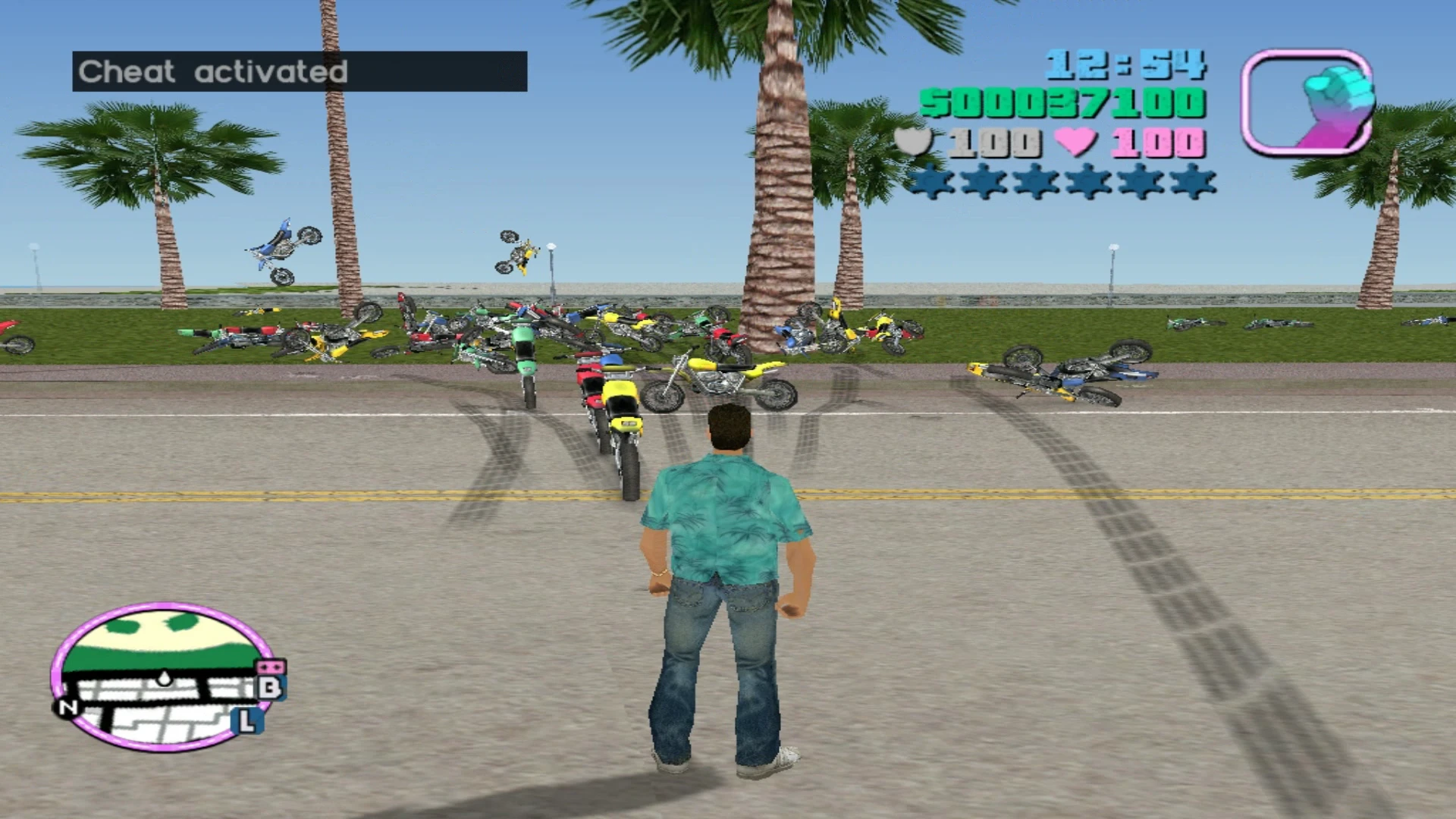Click the last wanted level star

pyautogui.click(x=1191, y=182)
